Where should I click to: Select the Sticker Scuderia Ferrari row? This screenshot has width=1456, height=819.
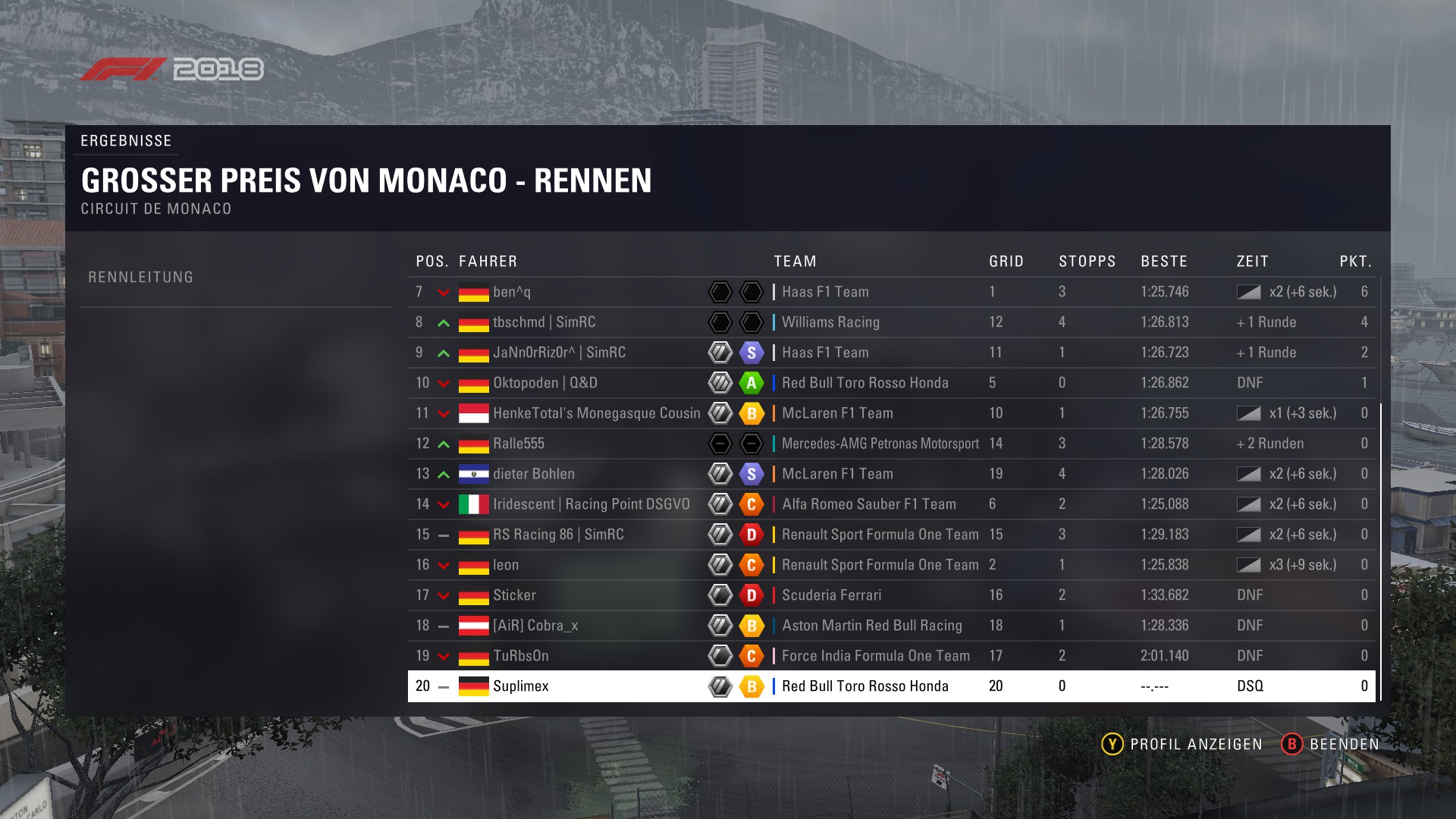tap(514, 595)
